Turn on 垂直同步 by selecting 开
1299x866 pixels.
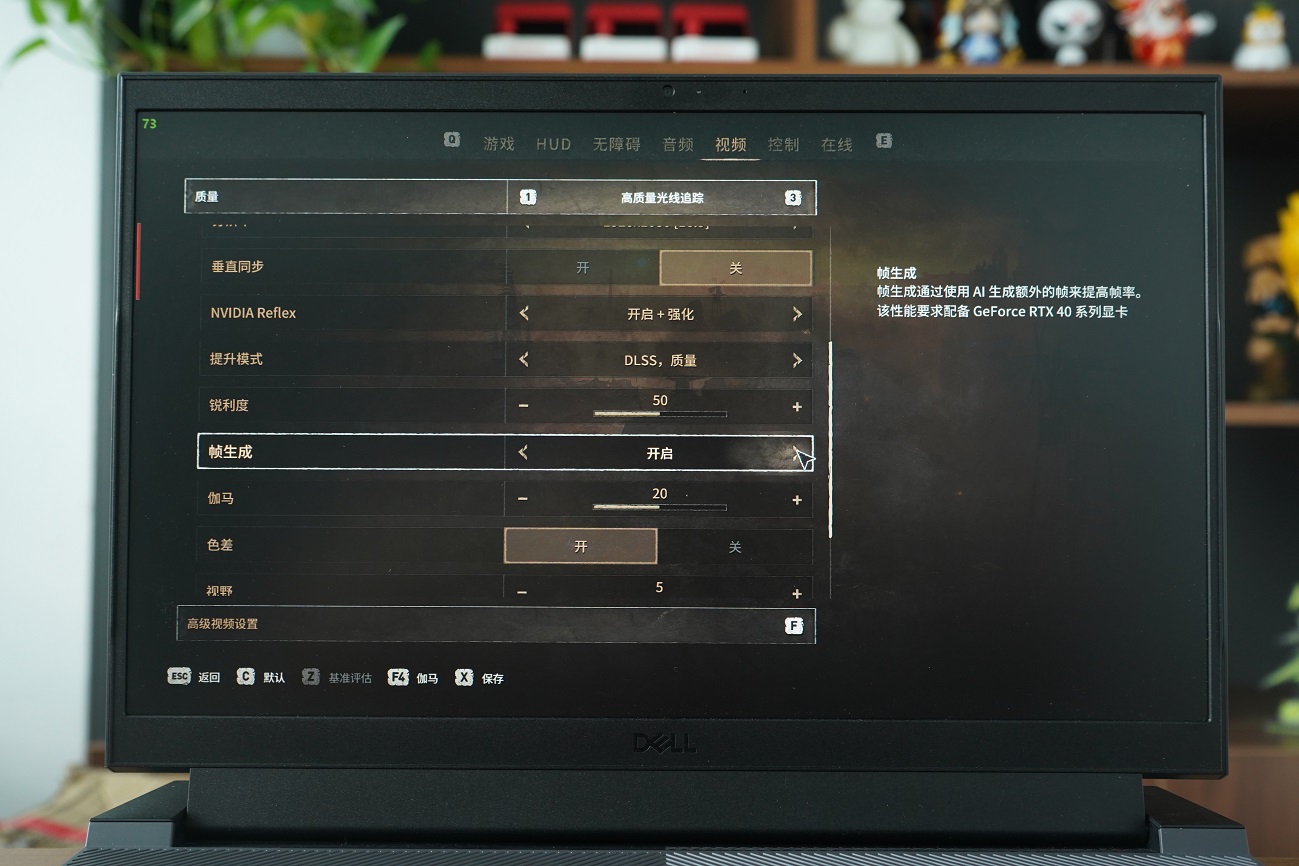coord(581,268)
